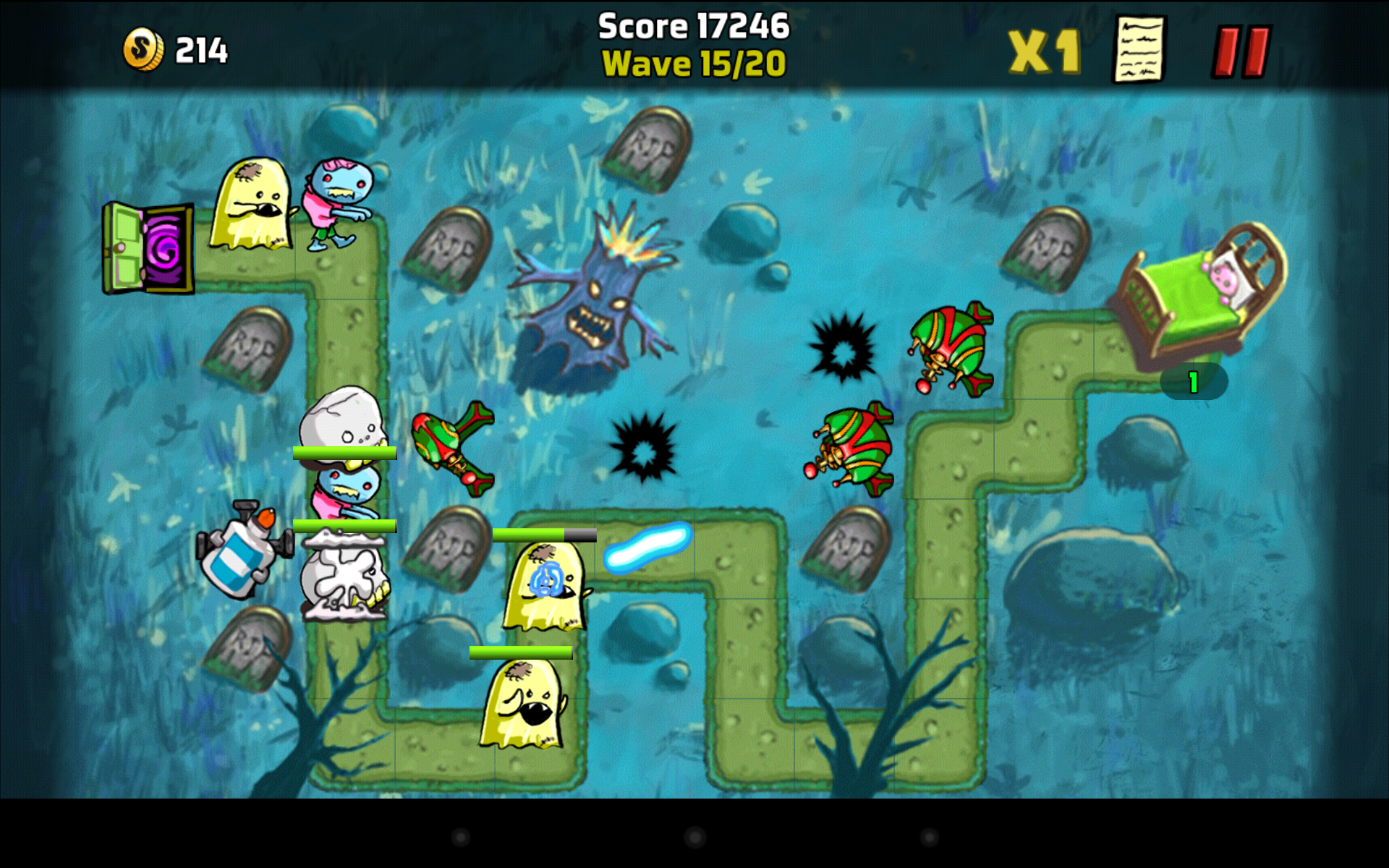Tap the spinning green-red top tower
This screenshot has width=1389, height=868.
(x=854, y=448)
